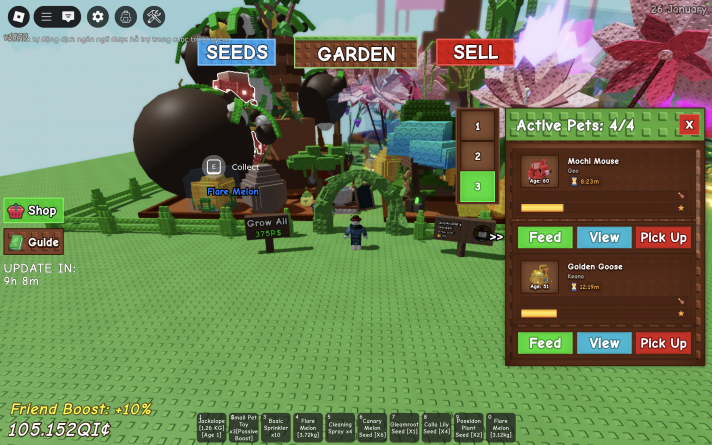This screenshot has width=712, height=445.
Task: Pick up the Golden Goose
Action: pos(663,343)
